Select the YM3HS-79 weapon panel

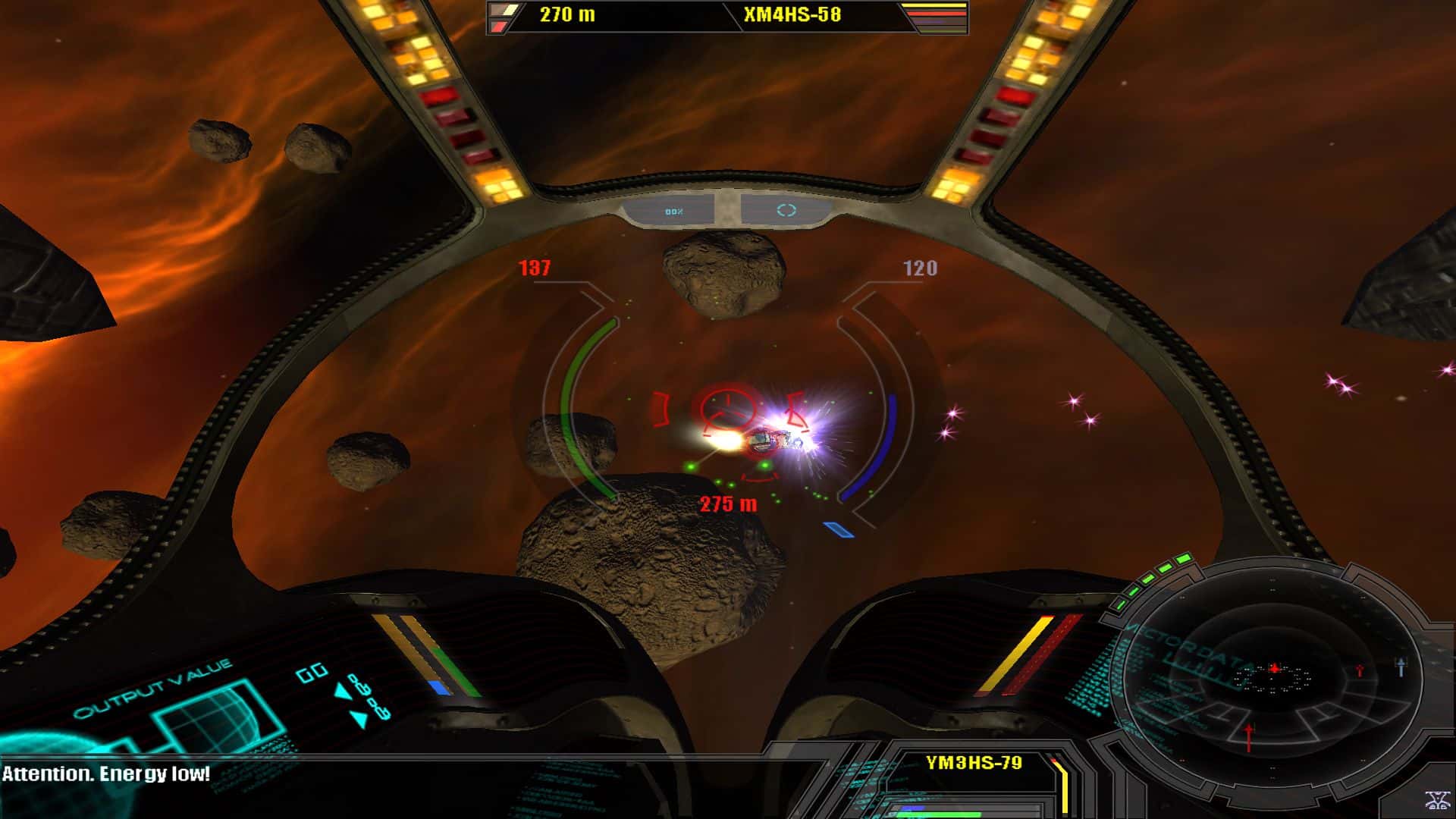point(974,763)
